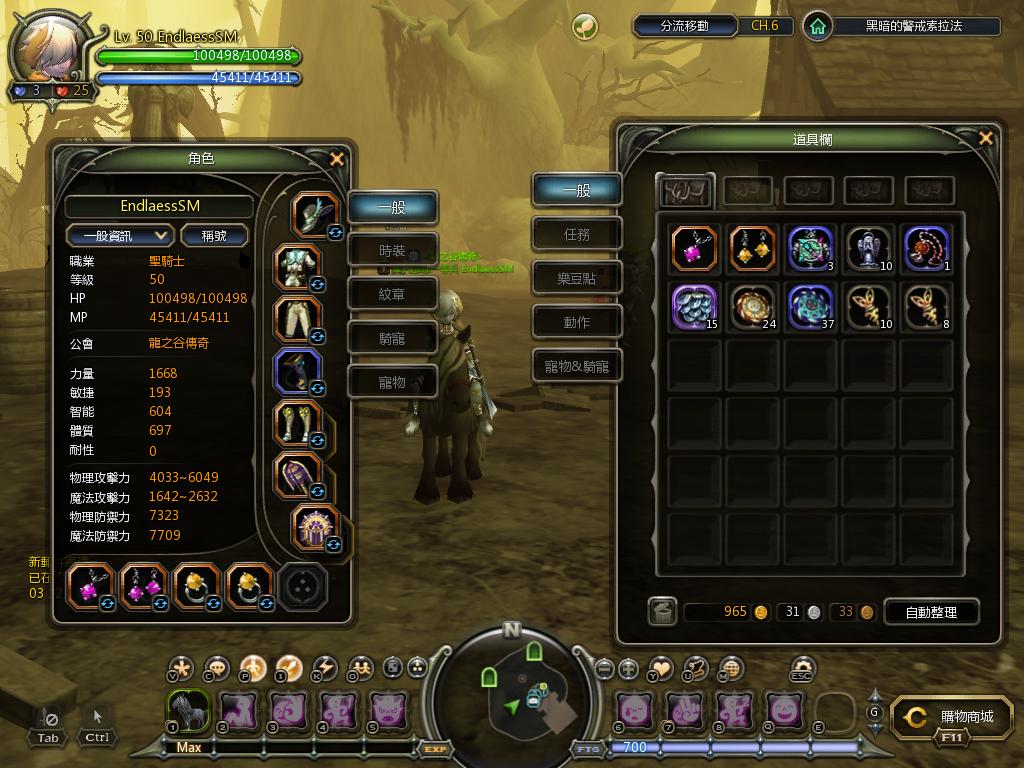Click the circular minimap
Viewport: 1024px width, 768px height.
click(512, 690)
